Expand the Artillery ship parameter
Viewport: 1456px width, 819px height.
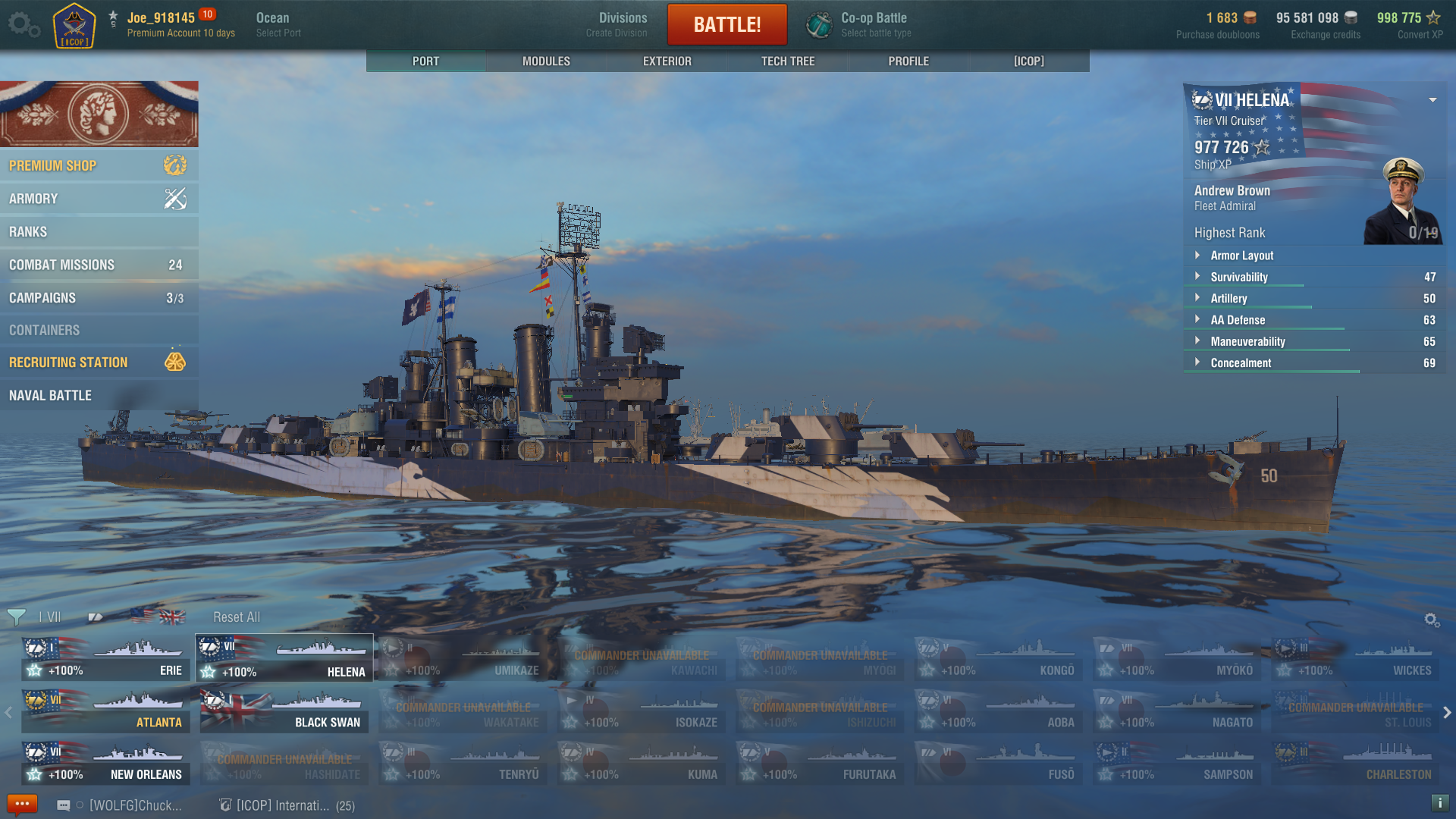[1228, 299]
